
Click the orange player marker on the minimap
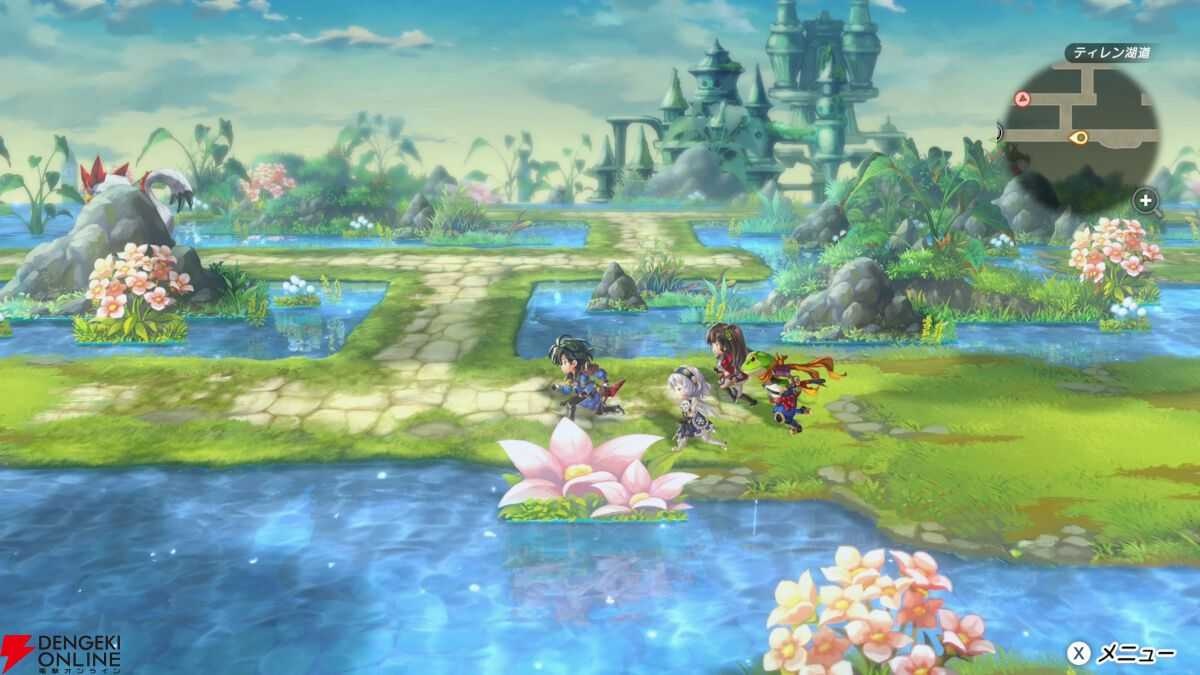(1078, 137)
